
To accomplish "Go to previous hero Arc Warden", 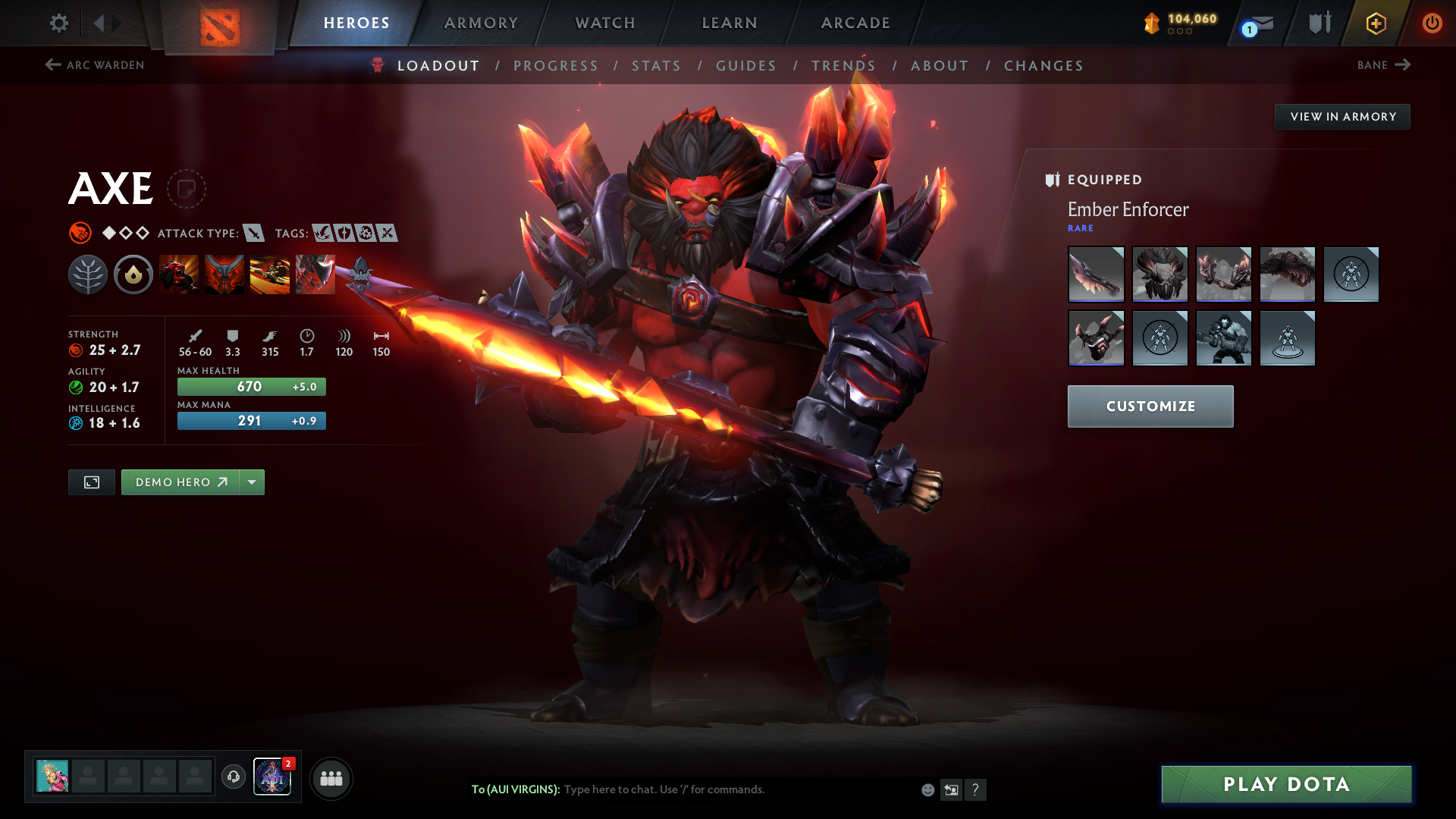I will pyautogui.click(x=95, y=65).
